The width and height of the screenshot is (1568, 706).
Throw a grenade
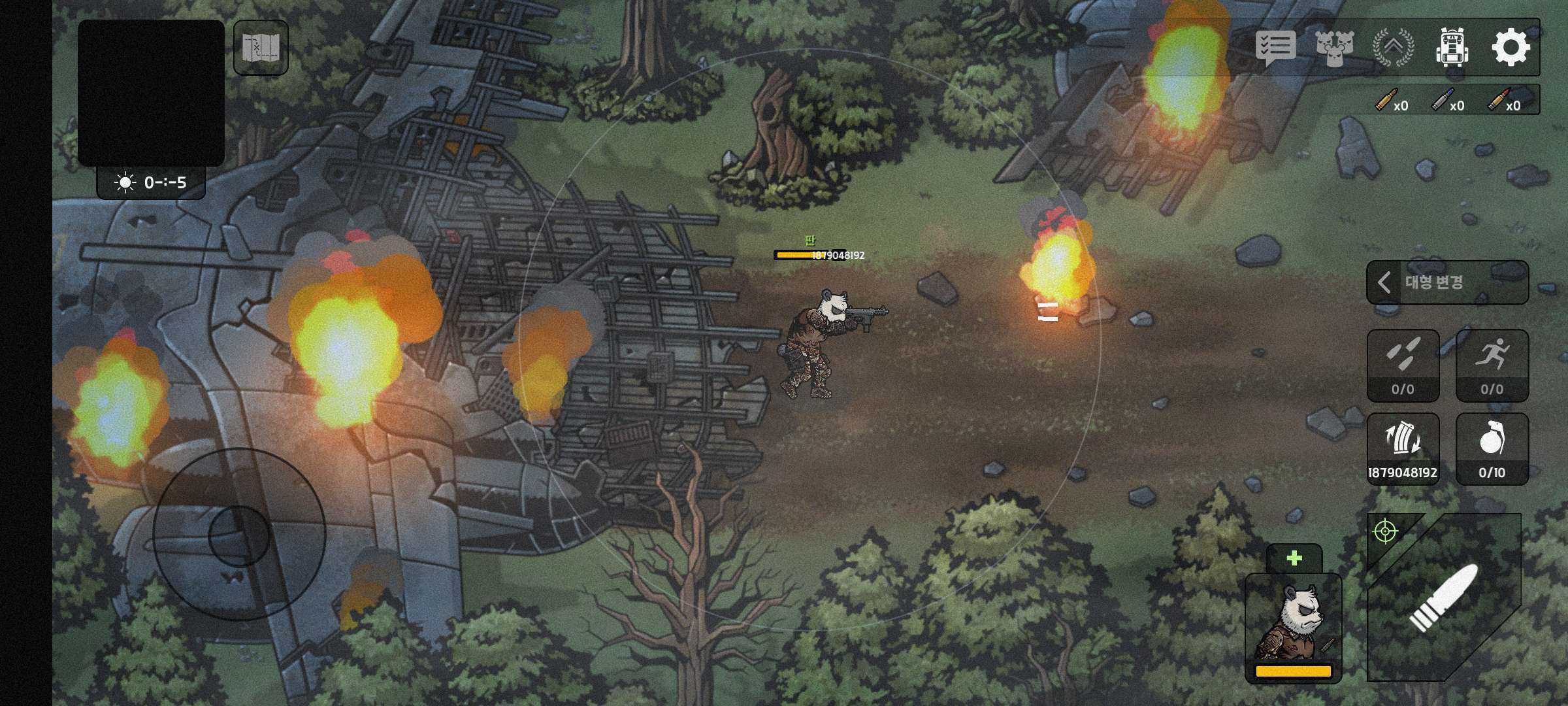pos(1492,448)
